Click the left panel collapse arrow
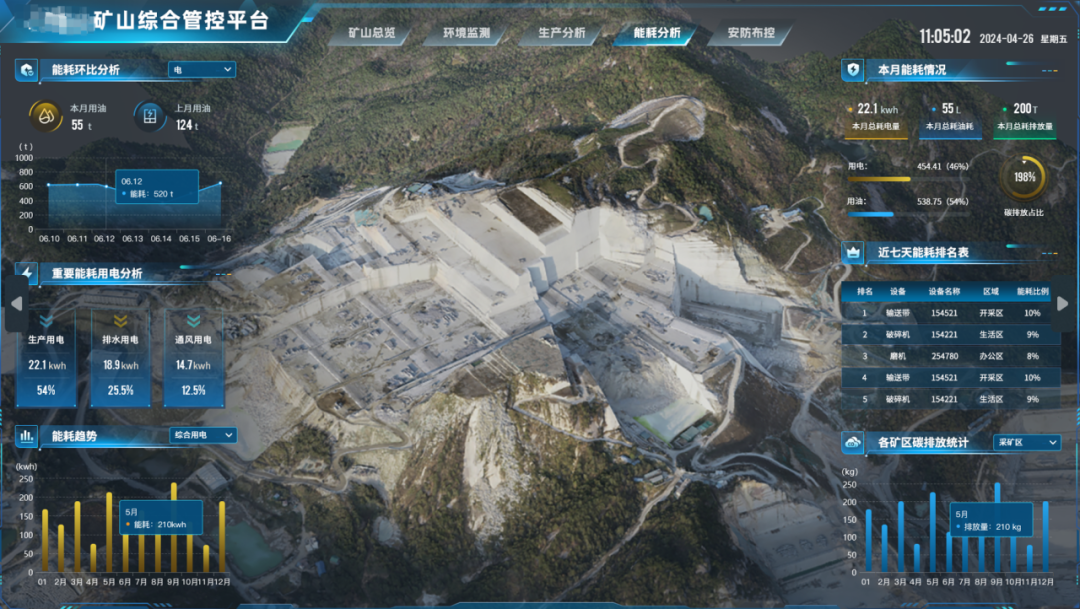 (x=15, y=303)
